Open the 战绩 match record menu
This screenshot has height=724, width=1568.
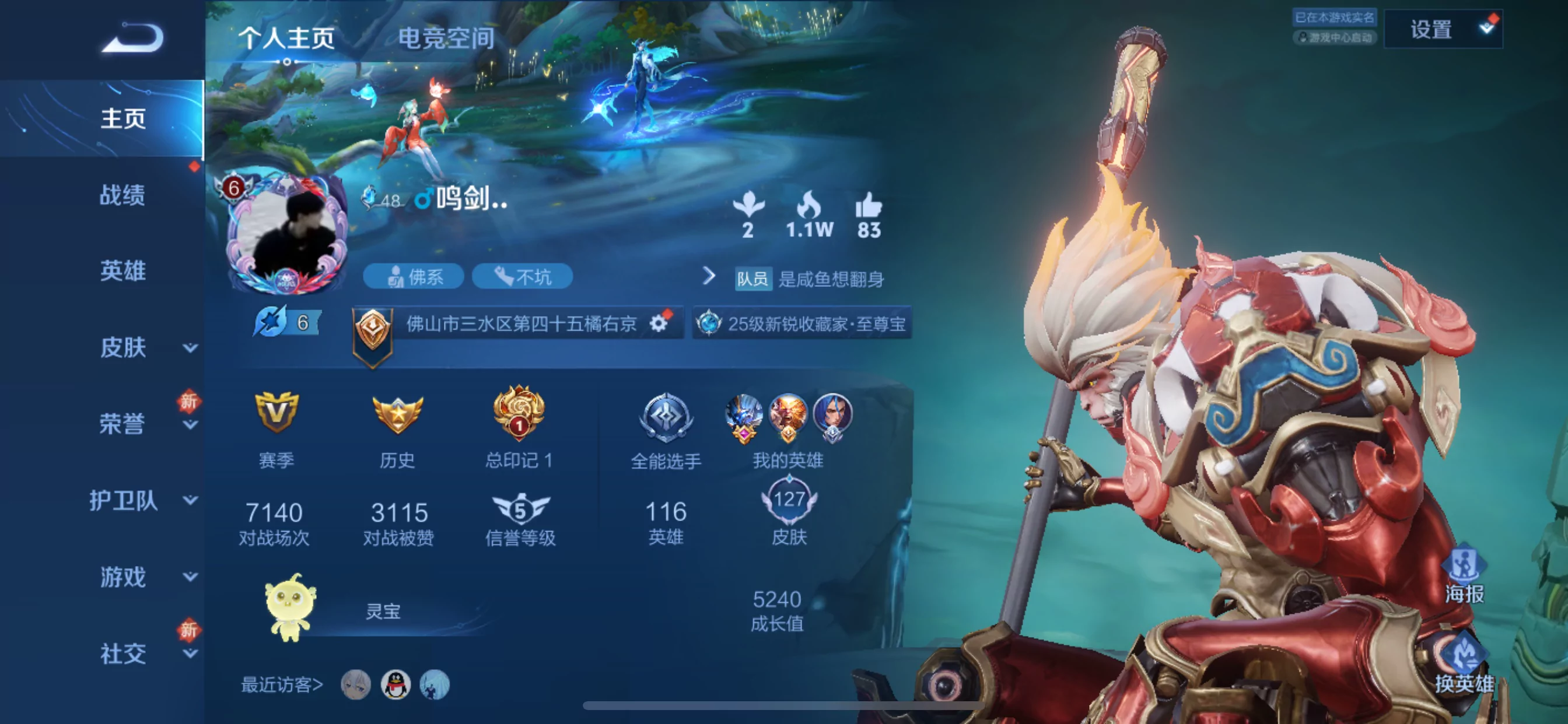(x=123, y=195)
